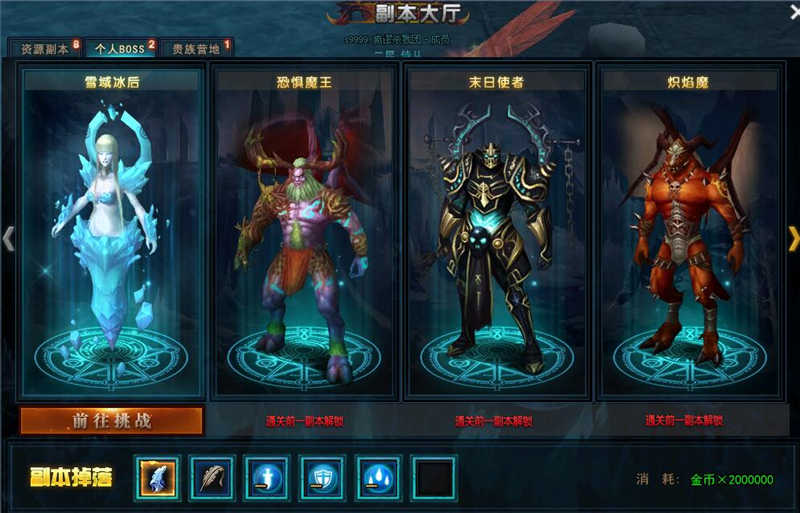This screenshot has height=513, width=800.
Task: Open the 贵族营地 tab
Action: point(196,48)
